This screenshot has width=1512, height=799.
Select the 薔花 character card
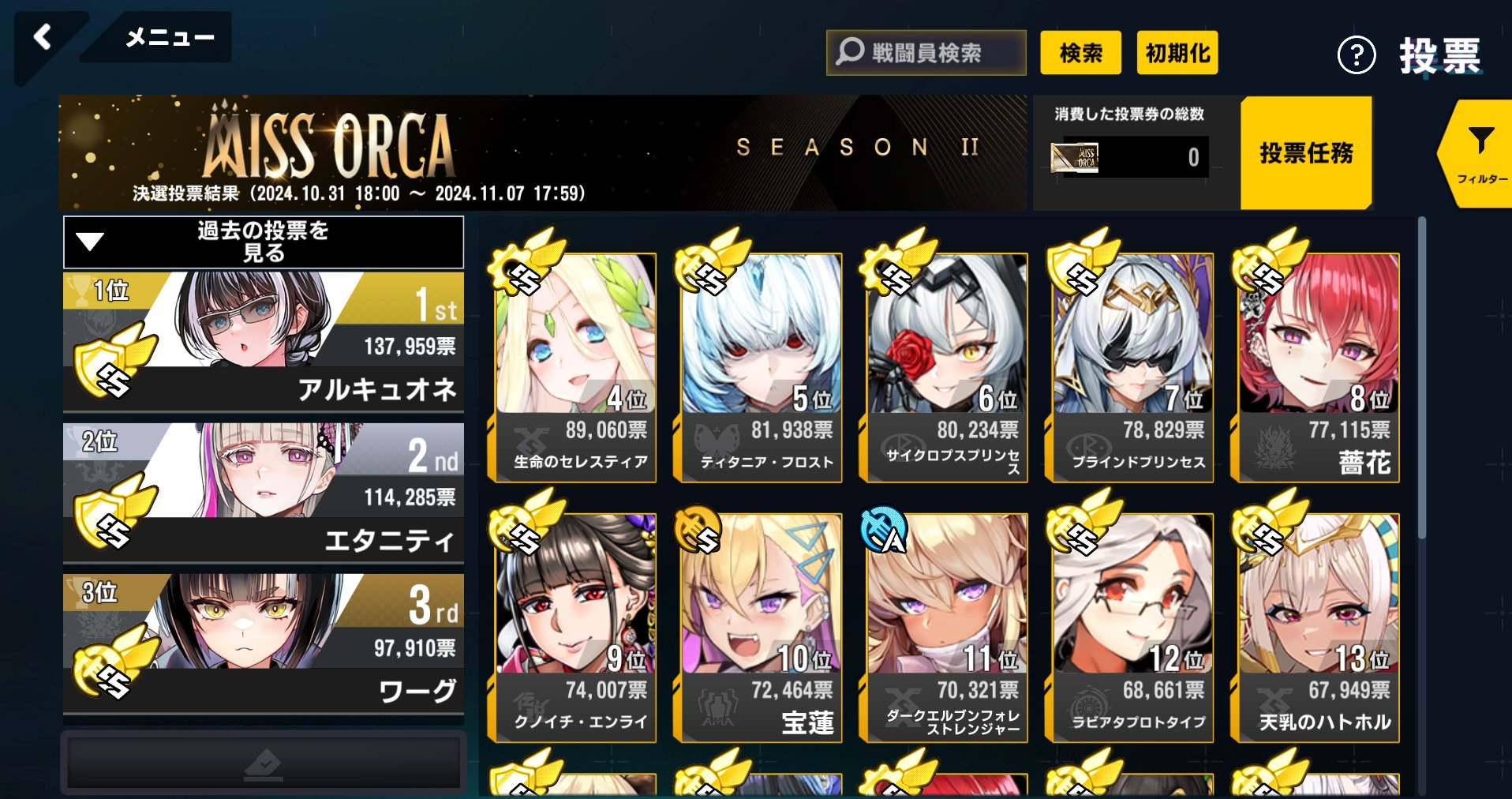pyautogui.click(x=1319, y=367)
